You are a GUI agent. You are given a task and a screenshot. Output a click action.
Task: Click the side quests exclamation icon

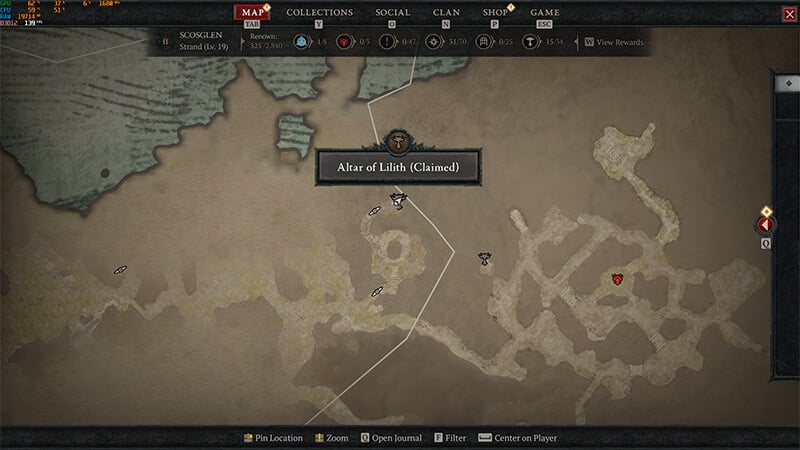pyautogui.click(x=386, y=42)
